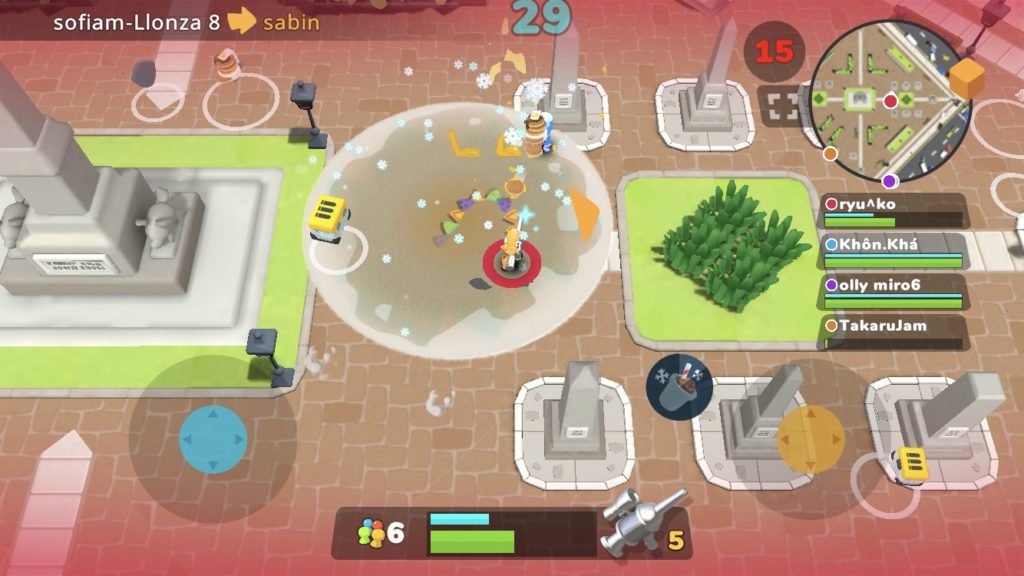The height and width of the screenshot is (576, 1024).
Task: Tap the silver cannon weapon icon
Action: click(x=642, y=520)
